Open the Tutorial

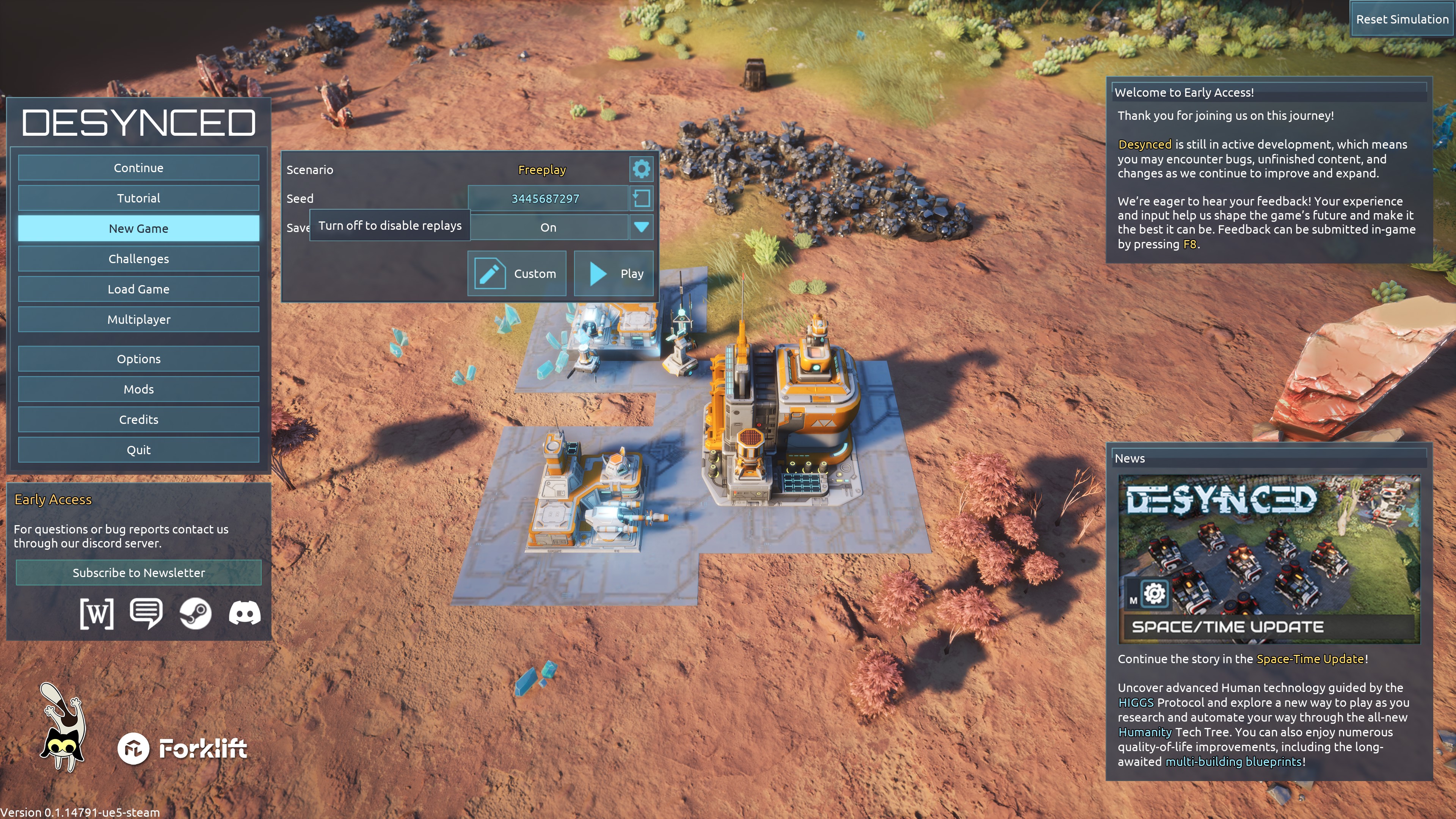(138, 198)
